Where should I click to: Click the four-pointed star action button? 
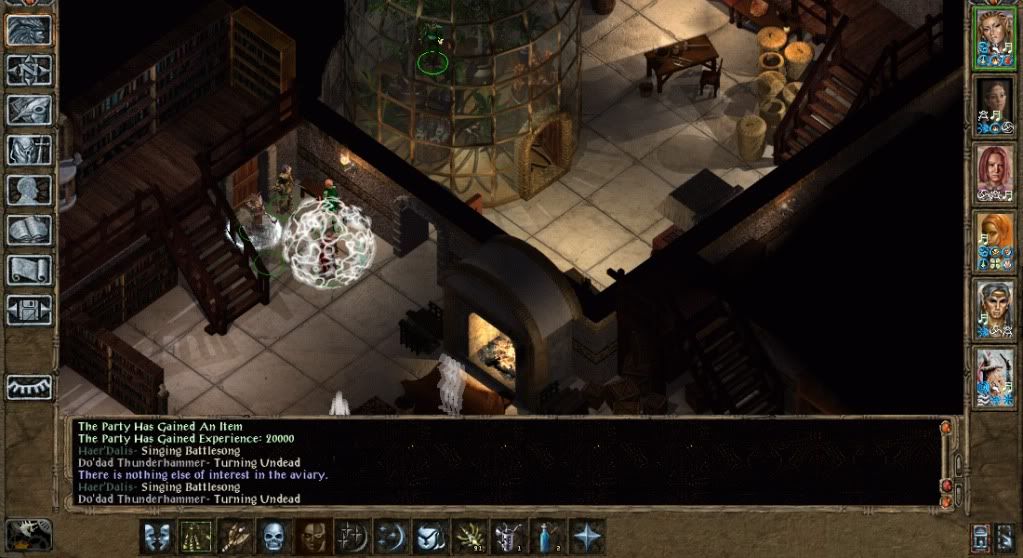(586, 537)
